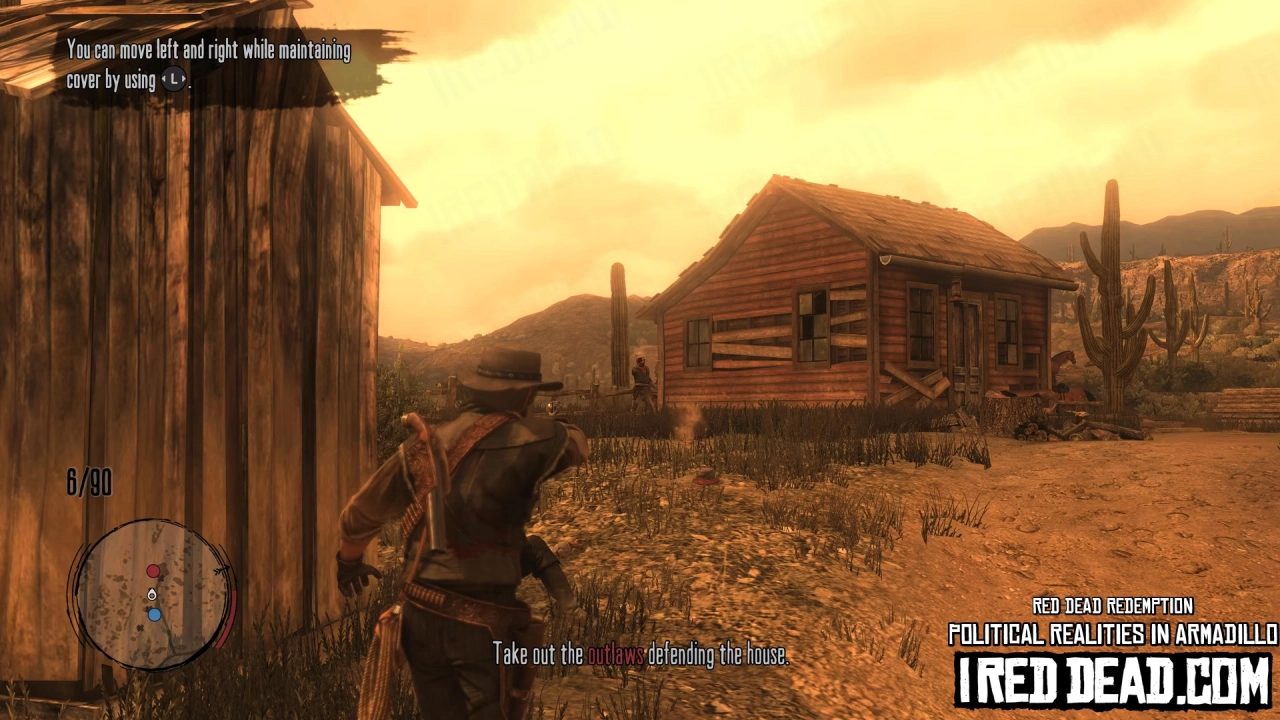
Task: Click the north indicator arrow on the minimap edge
Action: pyautogui.click(x=221, y=569)
